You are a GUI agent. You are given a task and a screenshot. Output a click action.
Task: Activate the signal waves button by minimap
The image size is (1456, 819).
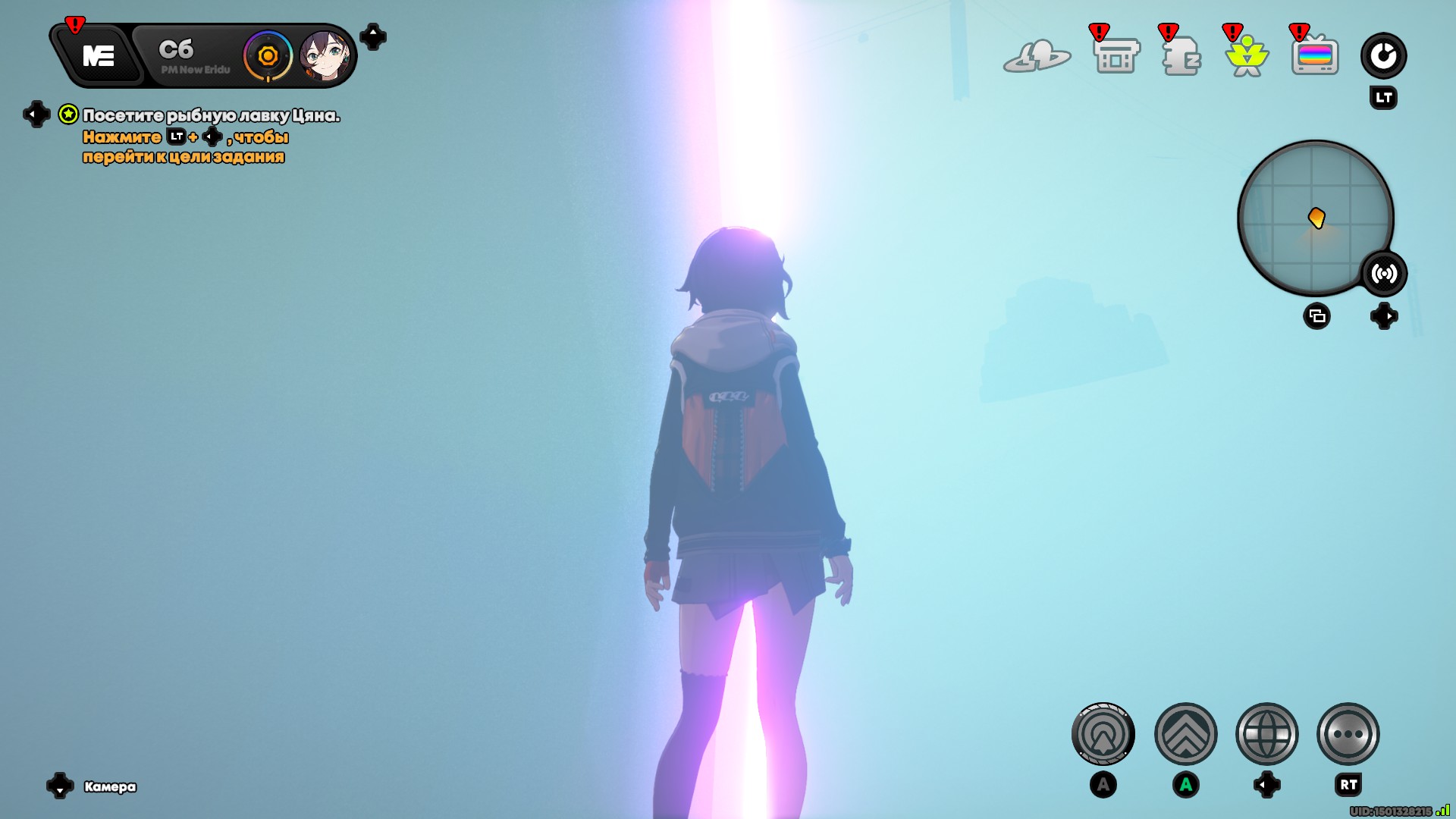1384,274
